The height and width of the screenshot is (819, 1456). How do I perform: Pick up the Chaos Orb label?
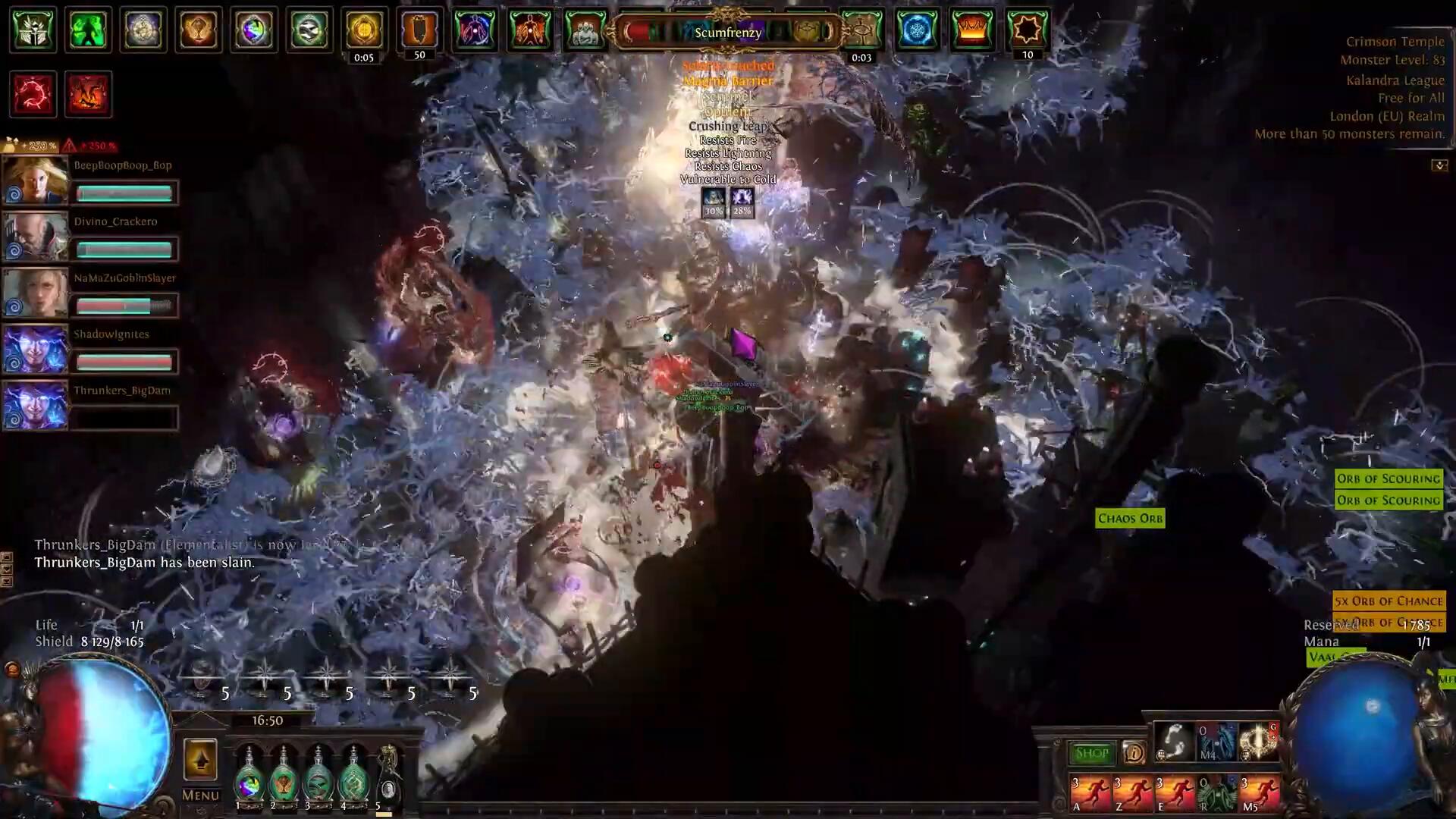pyautogui.click(x=1130, y=519)
